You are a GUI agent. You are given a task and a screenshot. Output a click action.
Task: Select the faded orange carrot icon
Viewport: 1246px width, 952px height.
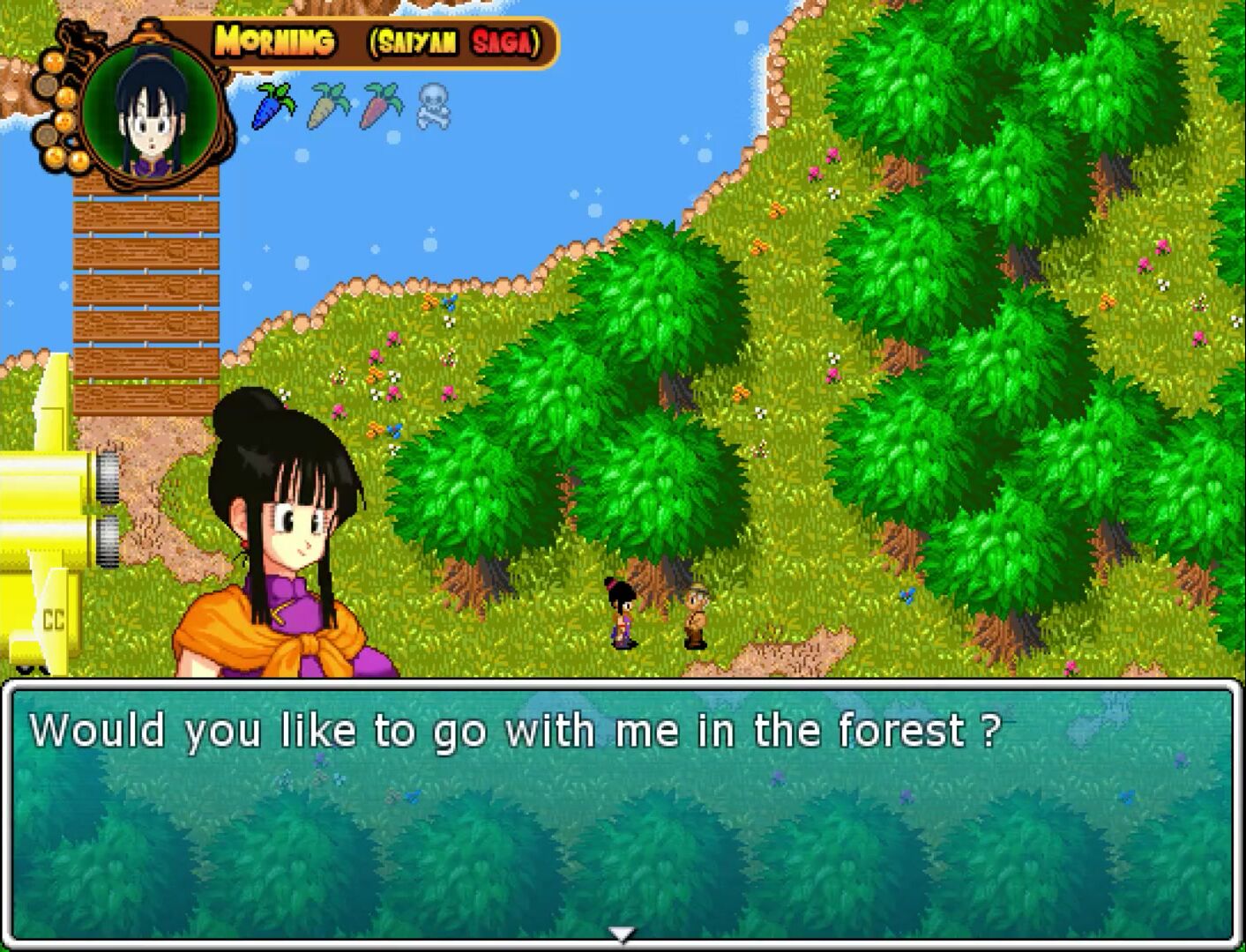pos(380,106)
